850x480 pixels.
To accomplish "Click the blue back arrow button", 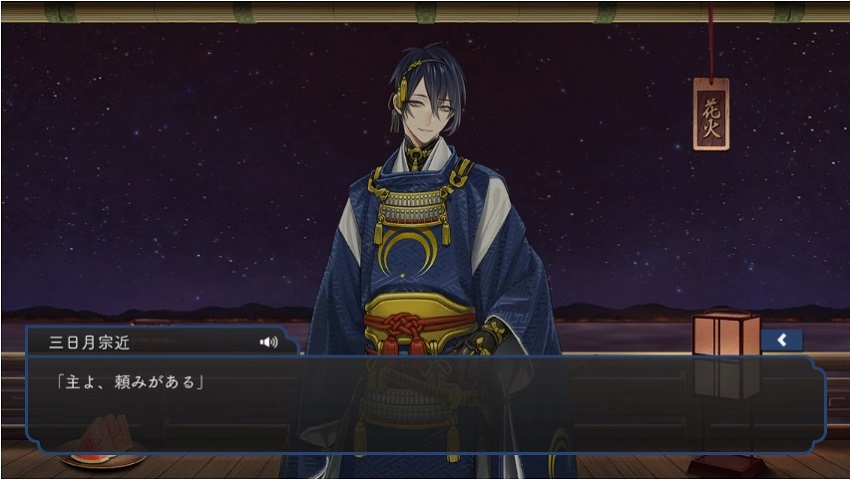I will (x=782, y=340).
